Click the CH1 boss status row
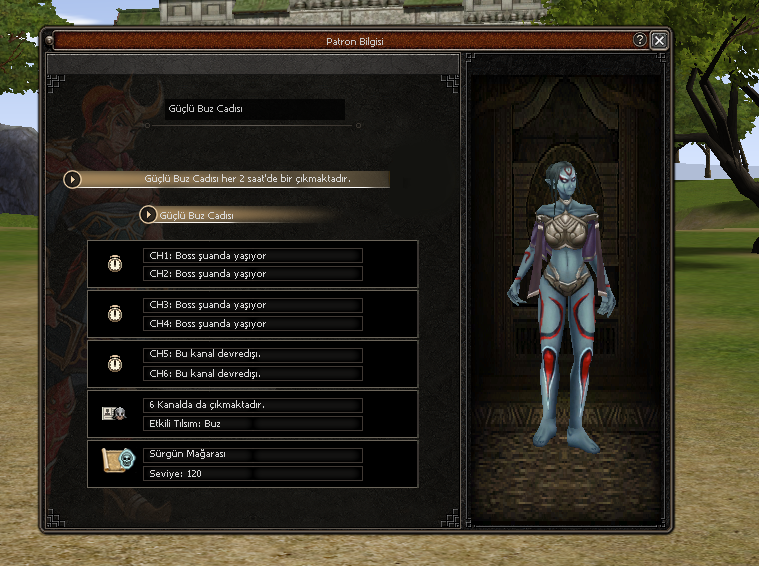 252,255
